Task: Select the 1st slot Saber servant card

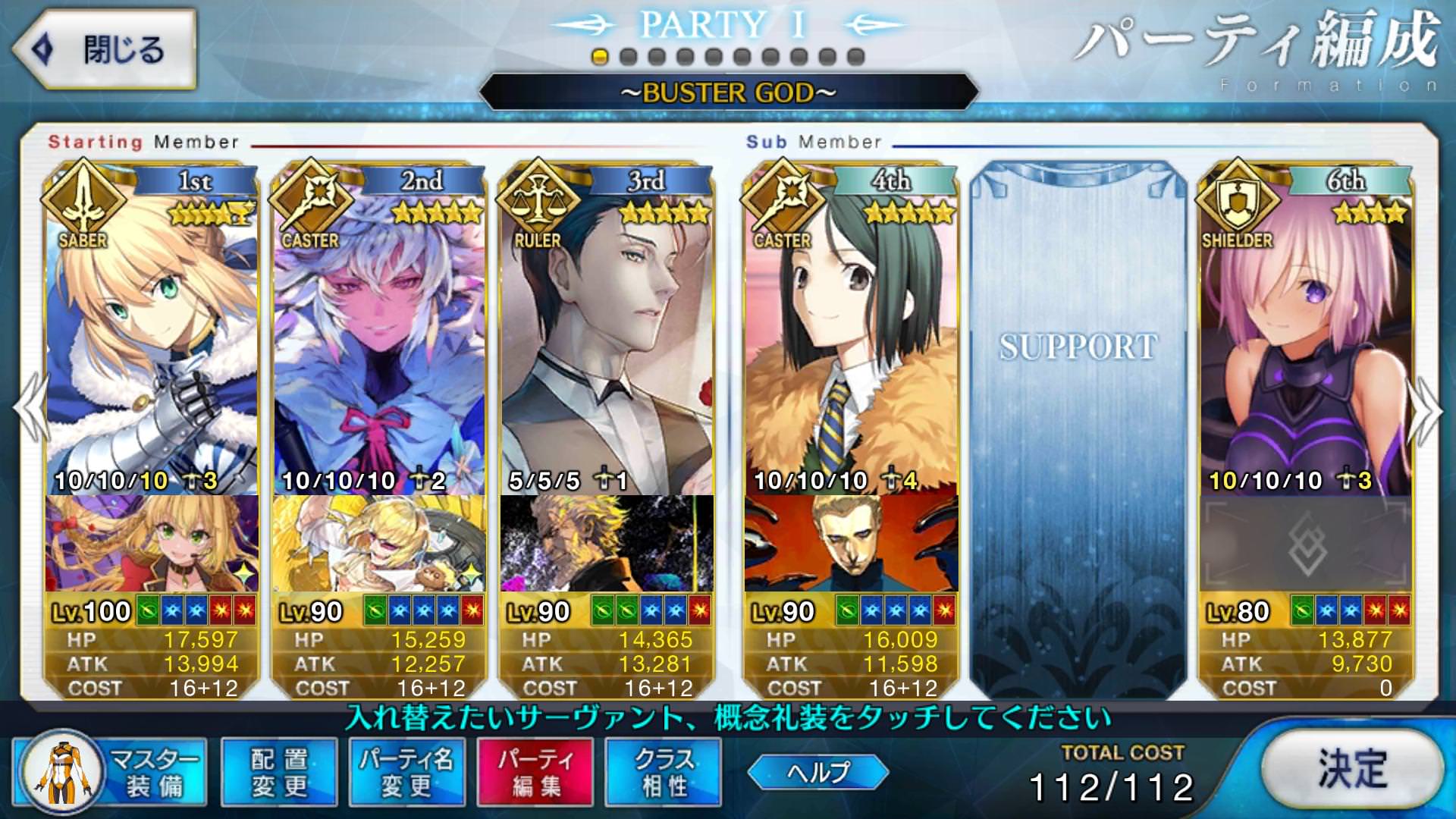Action: point(152,334)
